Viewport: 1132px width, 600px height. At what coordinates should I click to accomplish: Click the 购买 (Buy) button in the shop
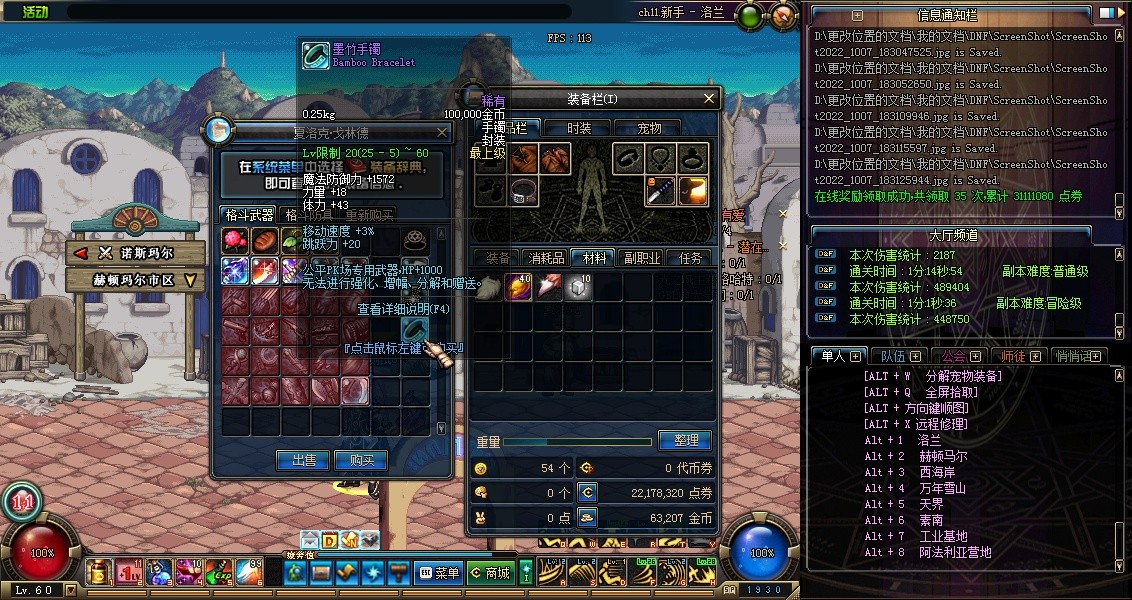(361, 460)
